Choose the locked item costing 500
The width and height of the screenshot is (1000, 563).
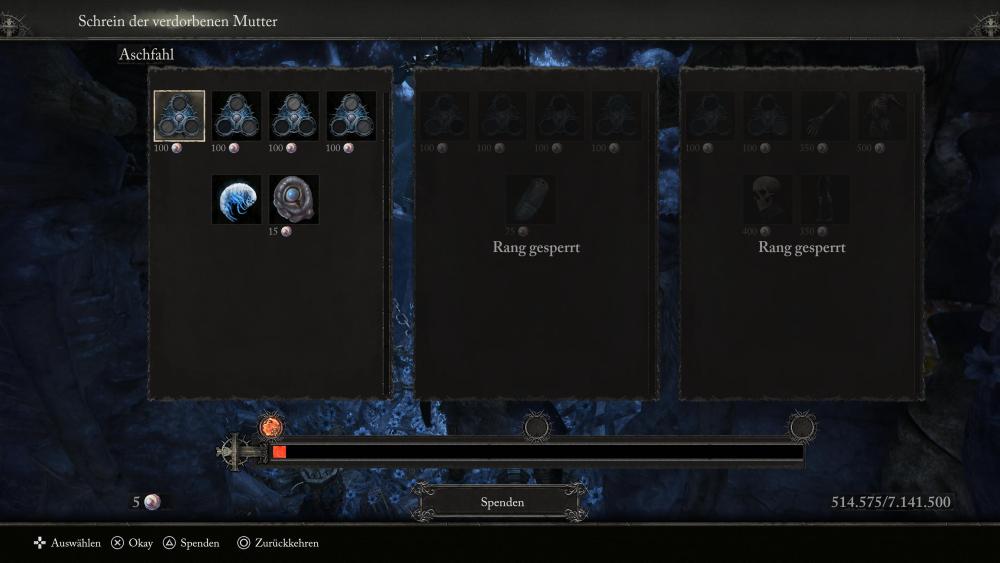(882, 116)
